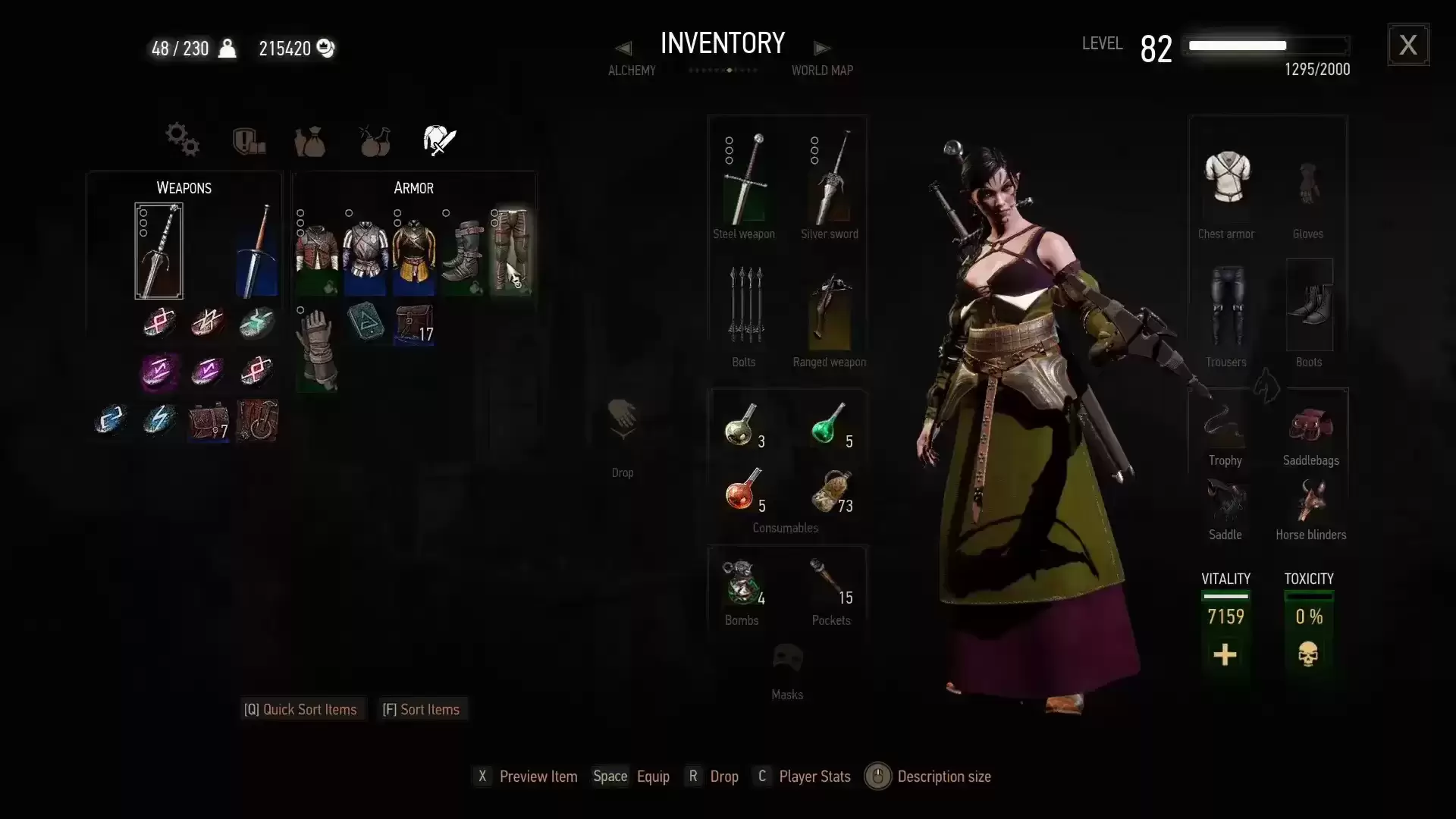Open the alchemy ingredients tab with flask icon
The image size is (1456, 819).
pyautogui.click(x=375, y=140)
